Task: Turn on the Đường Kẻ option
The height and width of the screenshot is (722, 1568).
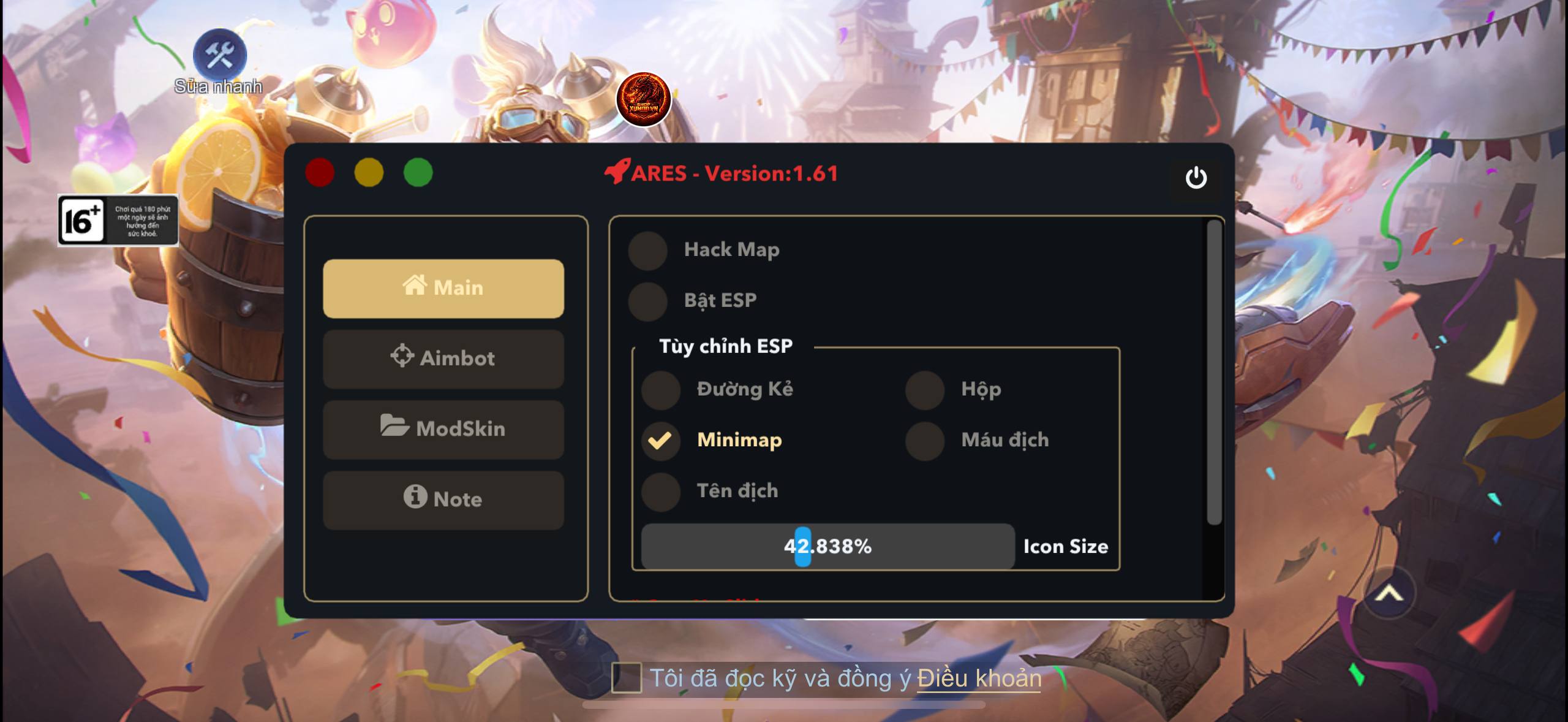Action: click(x=660, y=390)
